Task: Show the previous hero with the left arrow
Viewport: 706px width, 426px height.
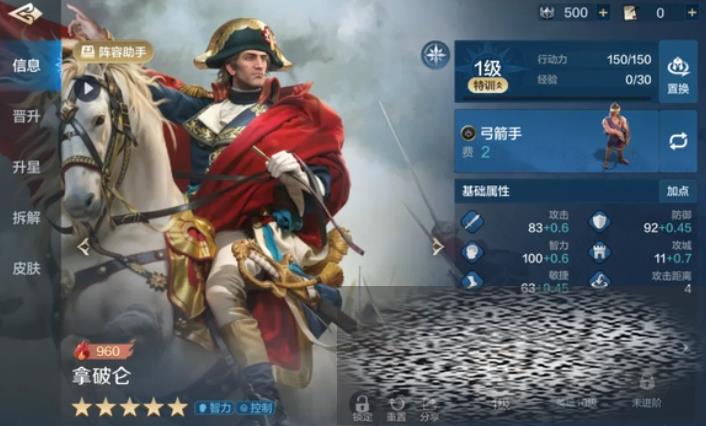Action: point(84,246)
